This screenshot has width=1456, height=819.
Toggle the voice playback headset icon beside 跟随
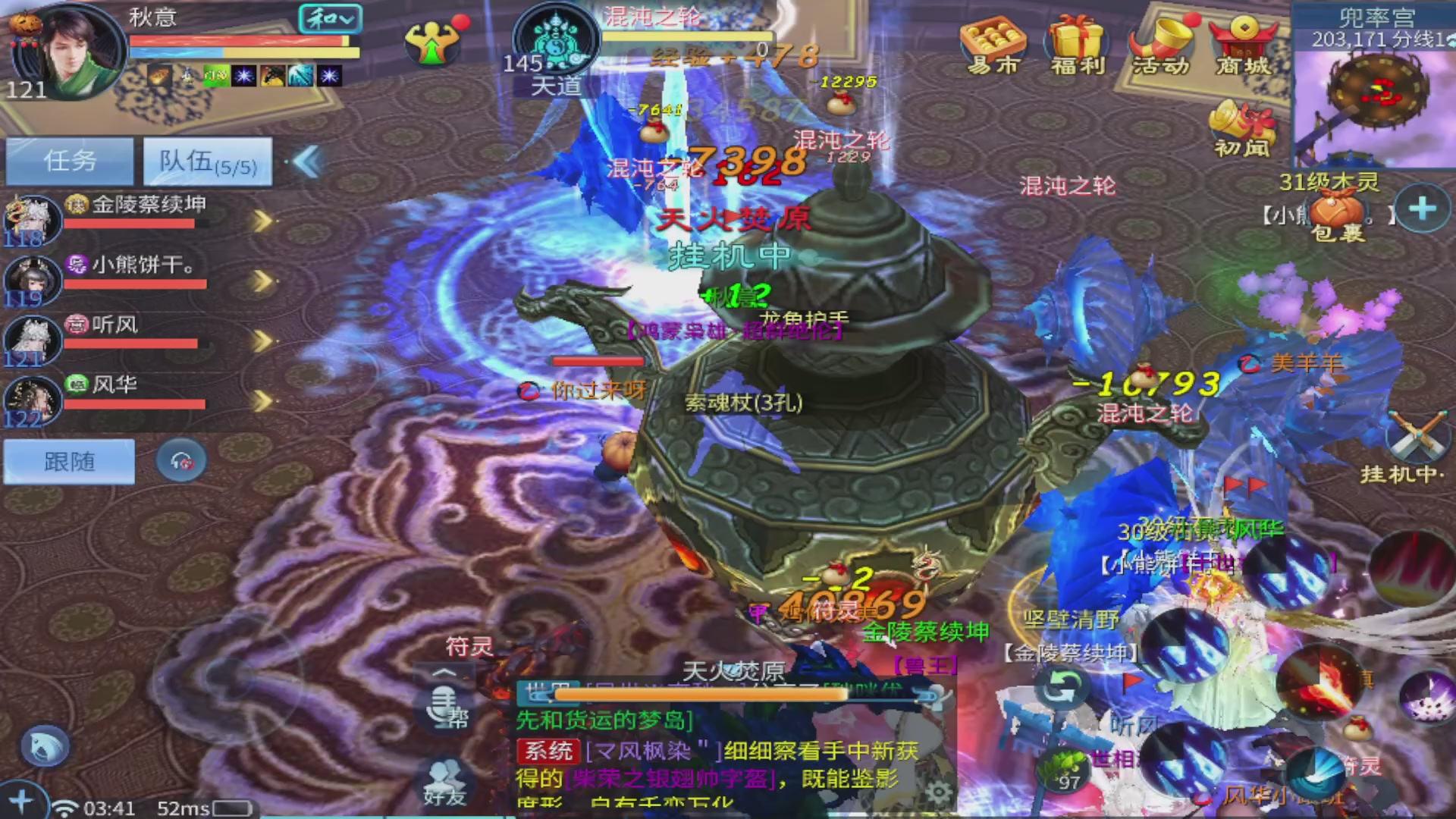point(180,460)
